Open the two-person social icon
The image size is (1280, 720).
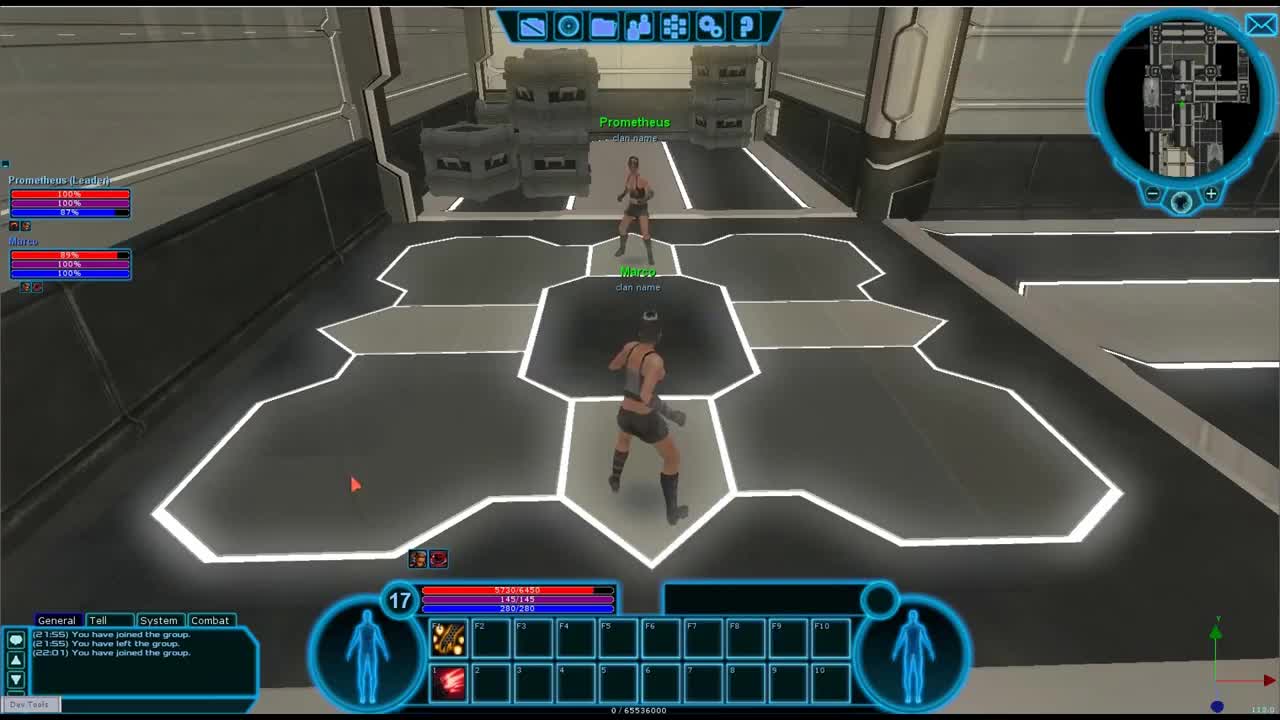coord(639,27)
